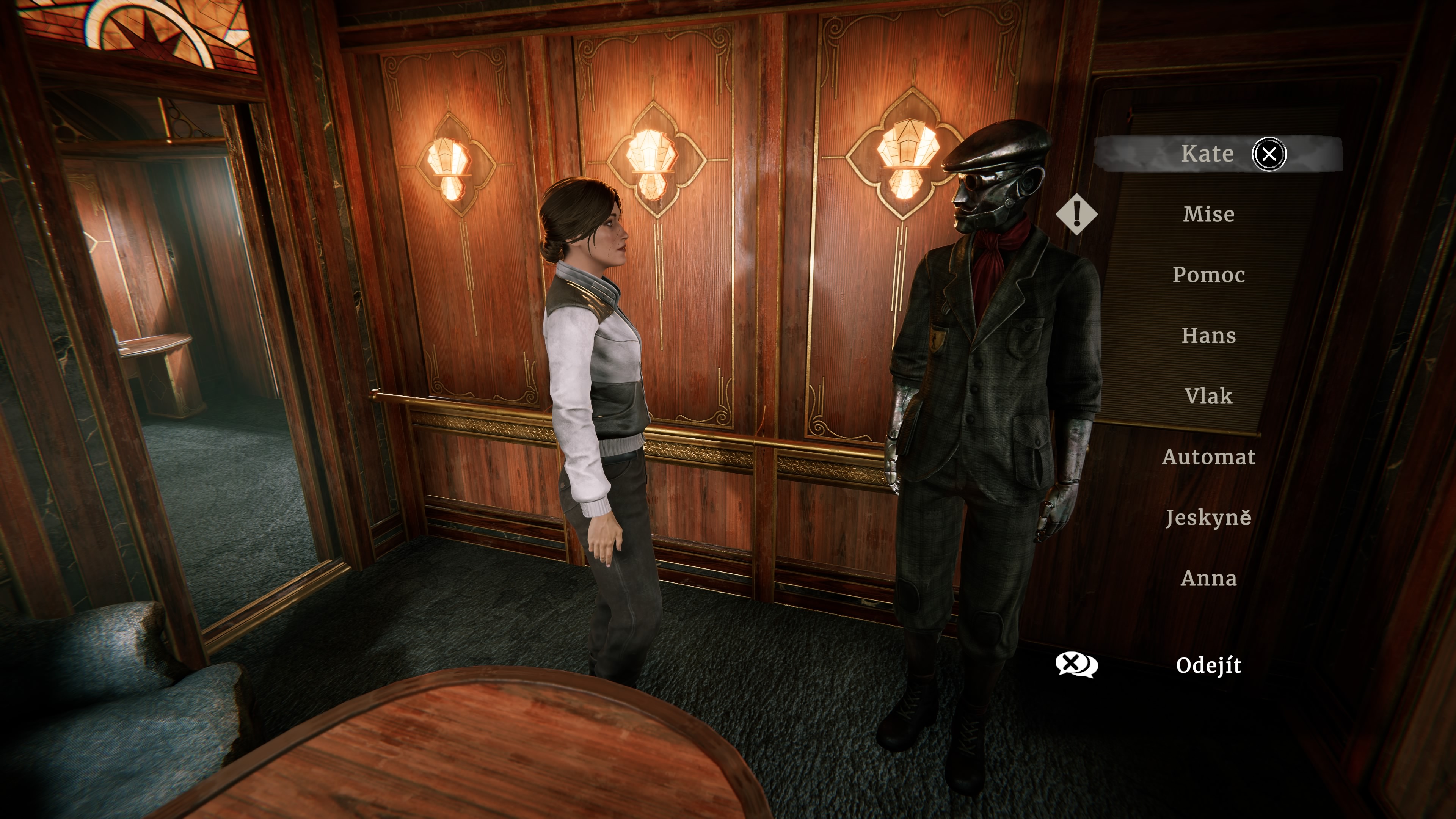End conversation with Odejít
The image size is (1456, 819).
pos(1208,665)
